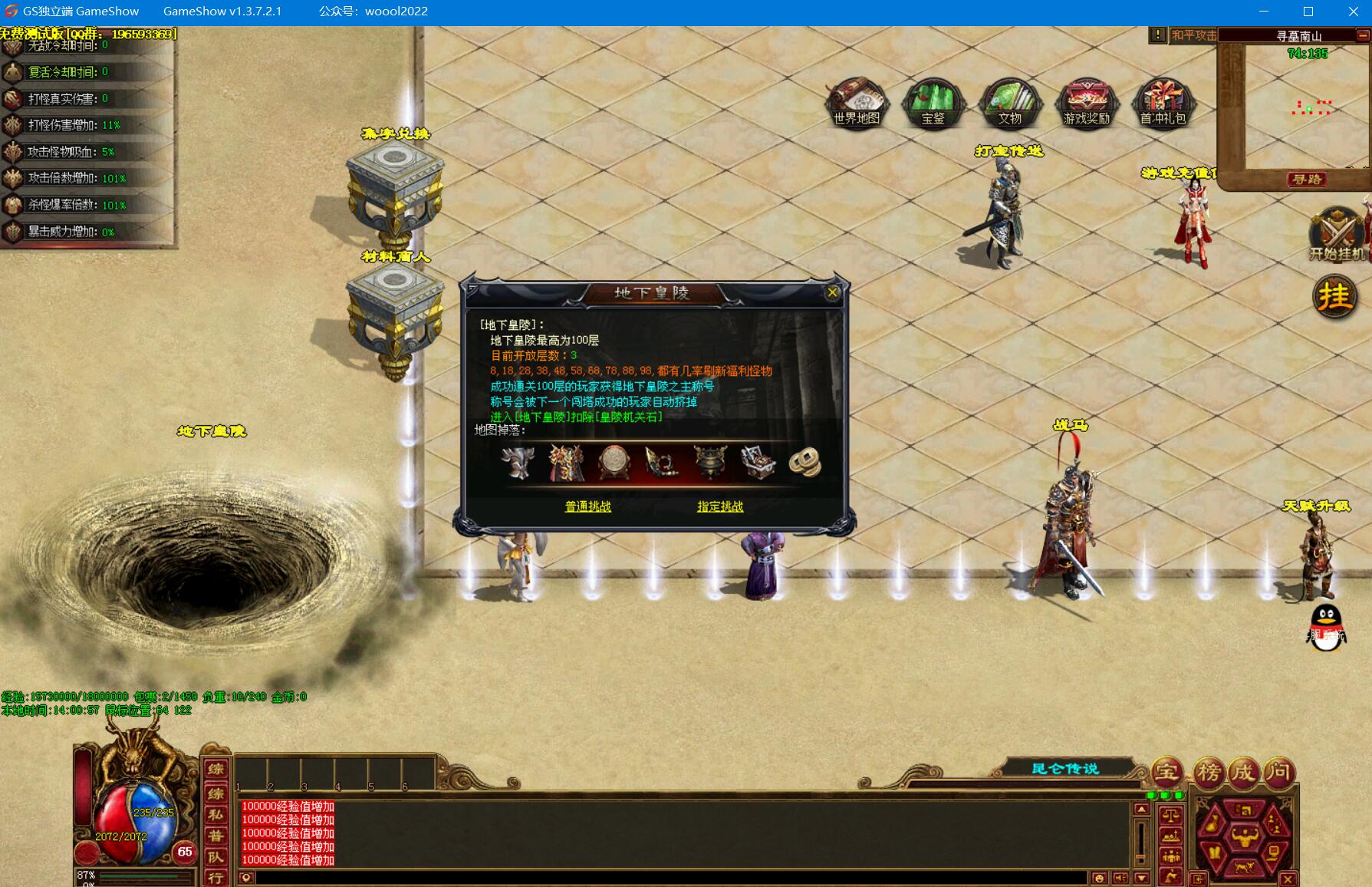Screen dimensions: 1372x887
Task: Open the chat emoji picker
Action: tap(1099, 879)
